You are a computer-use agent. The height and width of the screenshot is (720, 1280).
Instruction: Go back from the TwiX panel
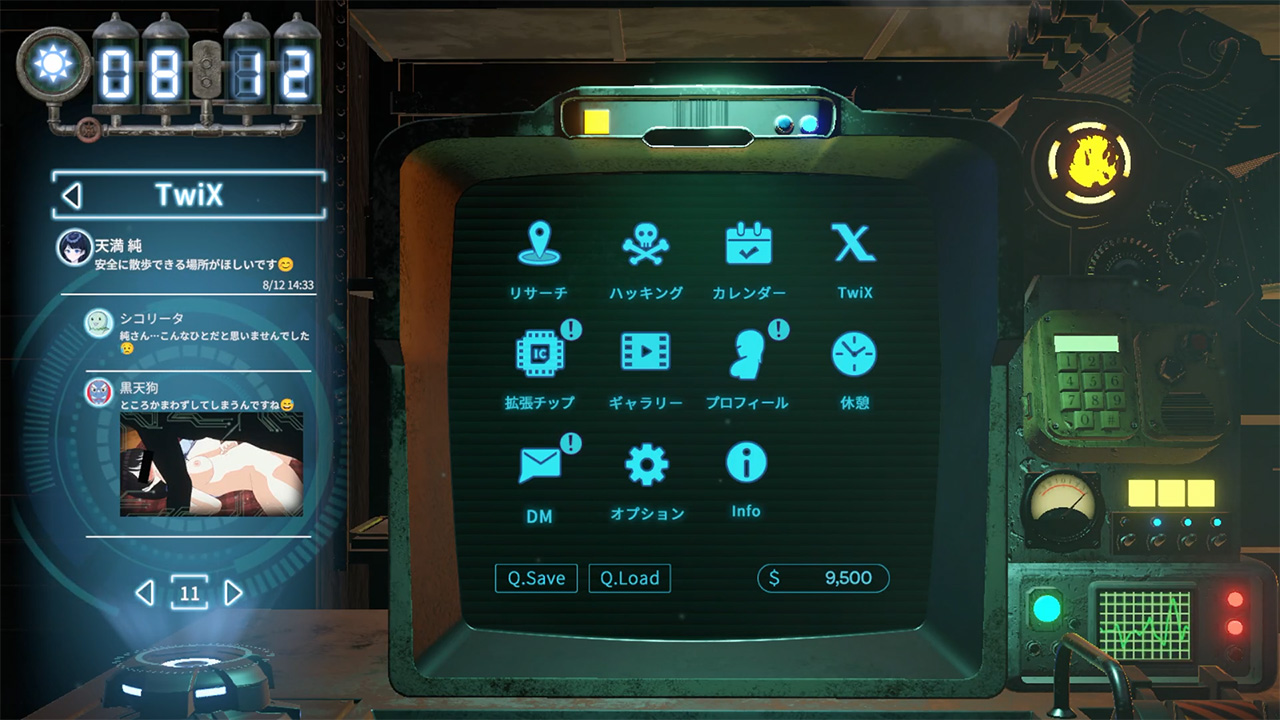[72, 195]
